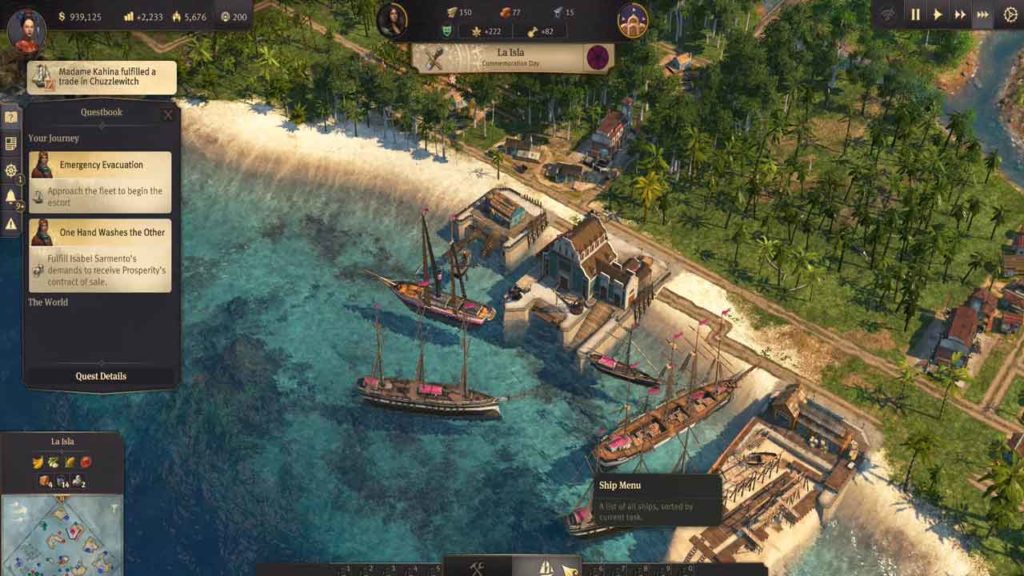Open the build menu hammer icon
Screen dimensions: 1024x576
(478, 567)
